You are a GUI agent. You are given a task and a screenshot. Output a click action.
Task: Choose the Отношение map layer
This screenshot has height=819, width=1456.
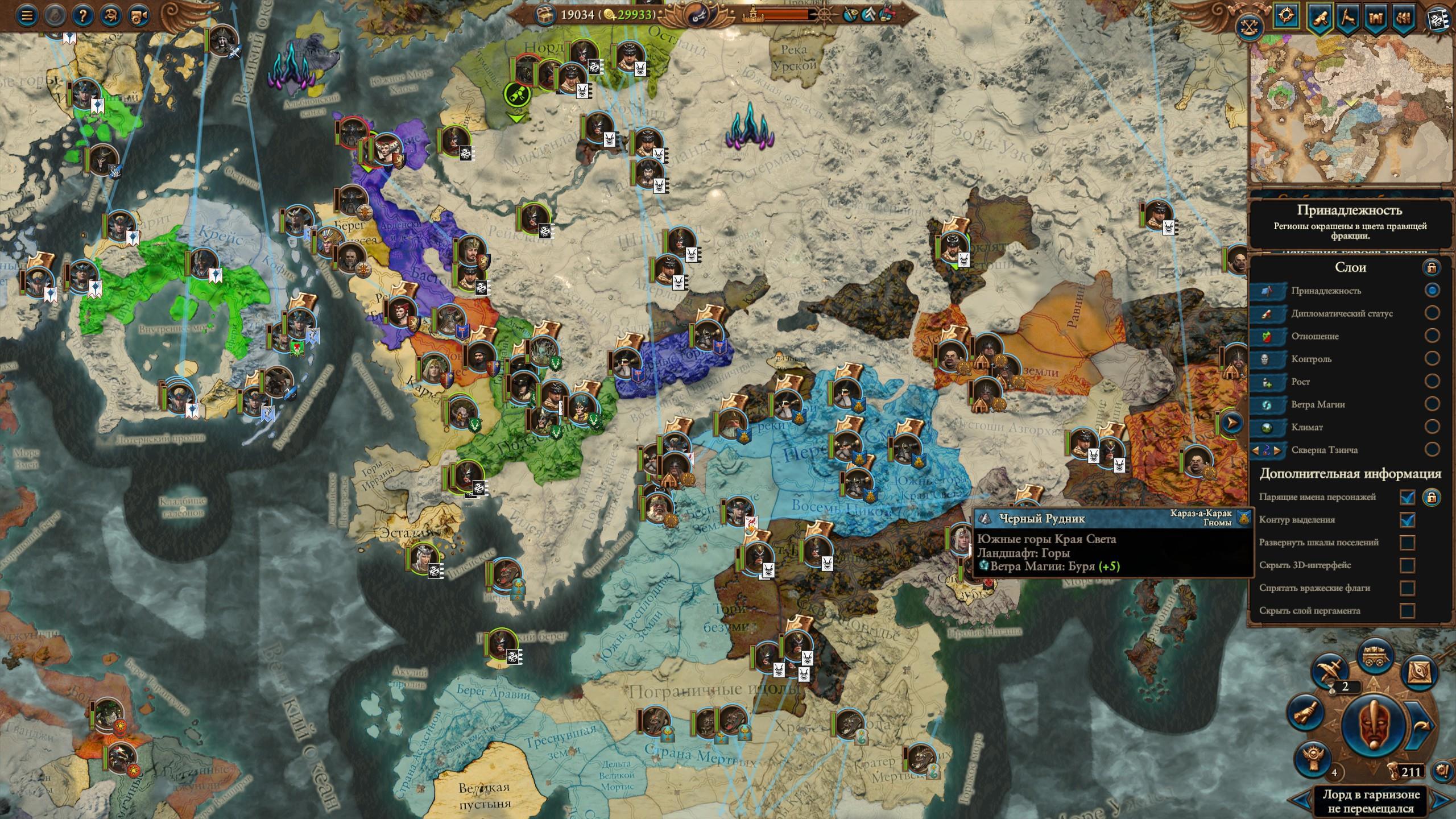tap(1432, 336)
